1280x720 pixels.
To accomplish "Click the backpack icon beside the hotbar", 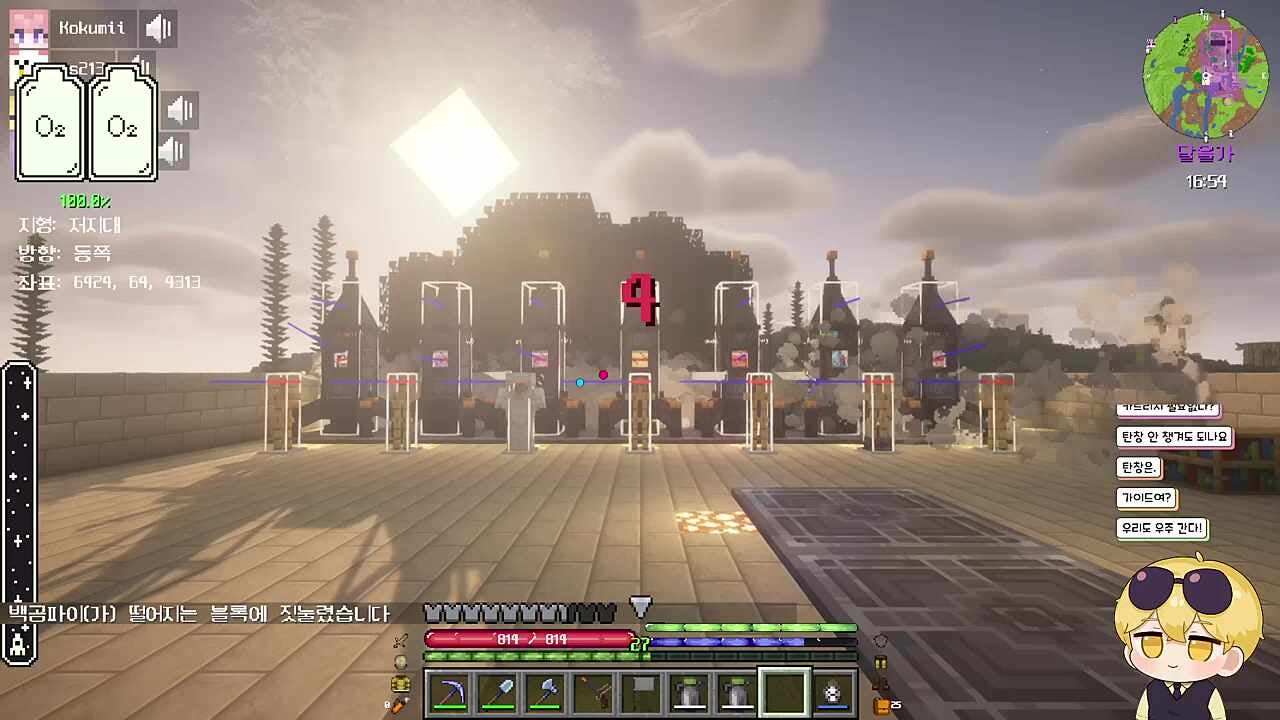I will [x=881, y=705].
